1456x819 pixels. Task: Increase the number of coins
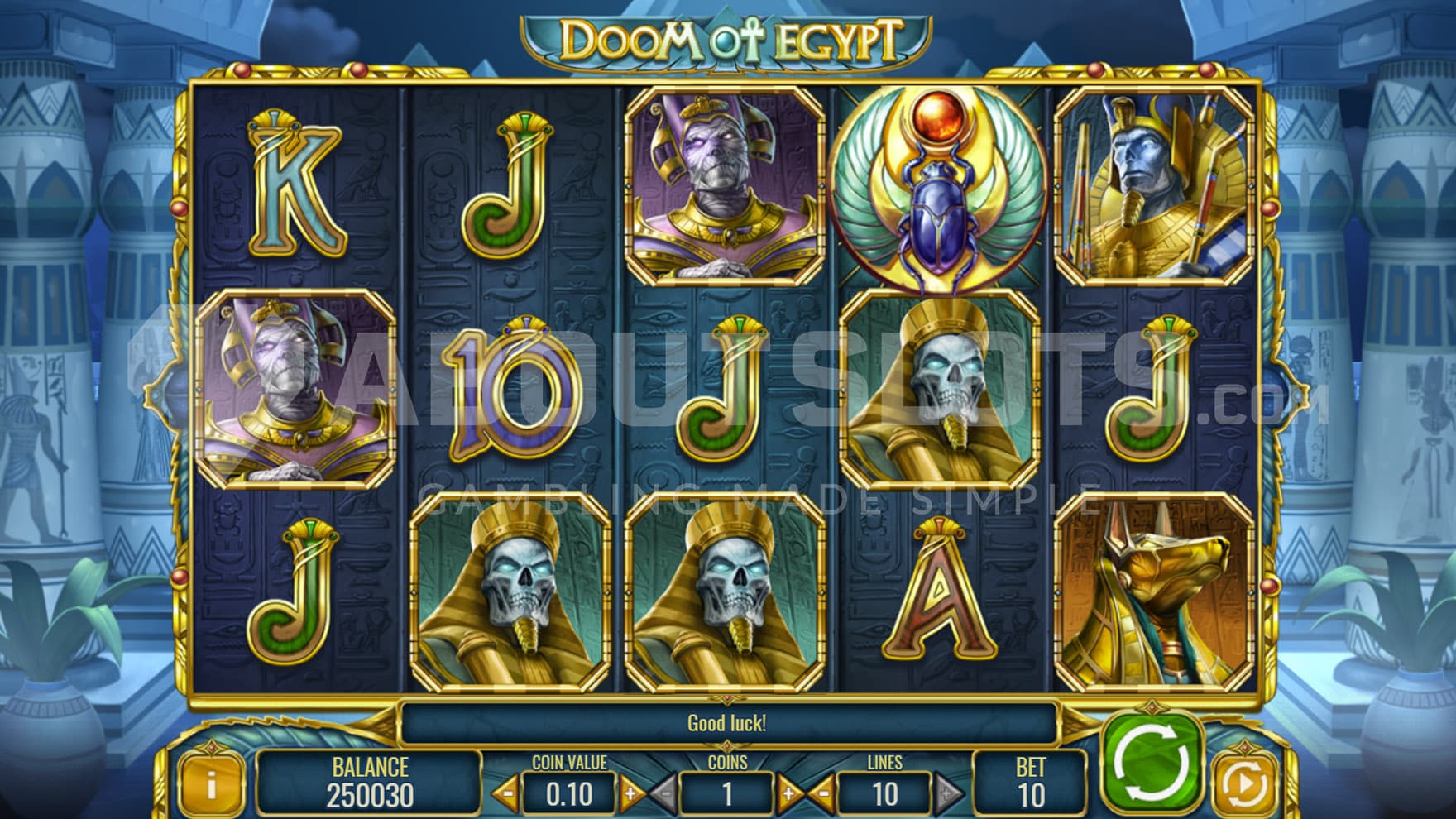coord(788,794)
